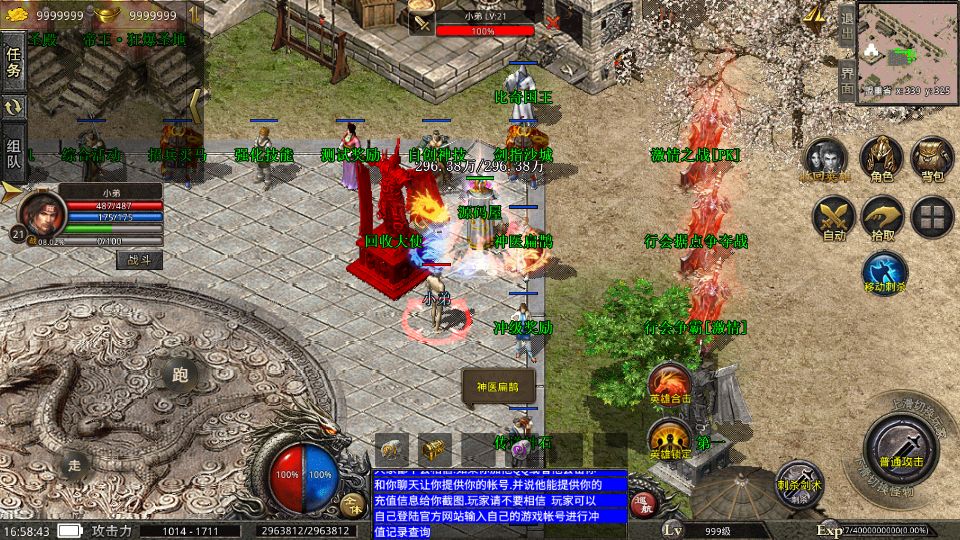Open the 角色 character sheet
This screenshot has height=540, width=960.
[881, 160]
